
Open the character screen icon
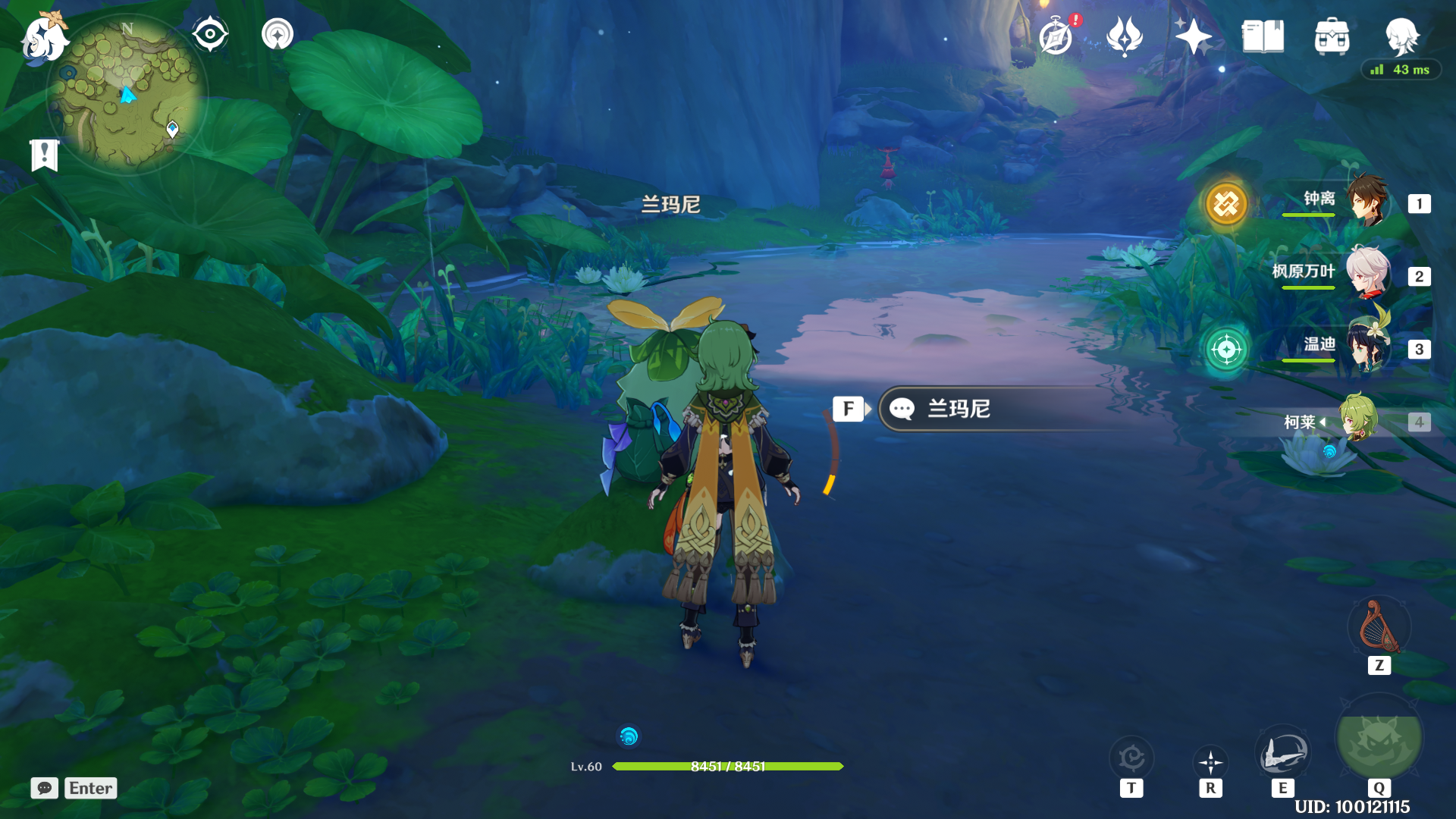point(1401,36)
